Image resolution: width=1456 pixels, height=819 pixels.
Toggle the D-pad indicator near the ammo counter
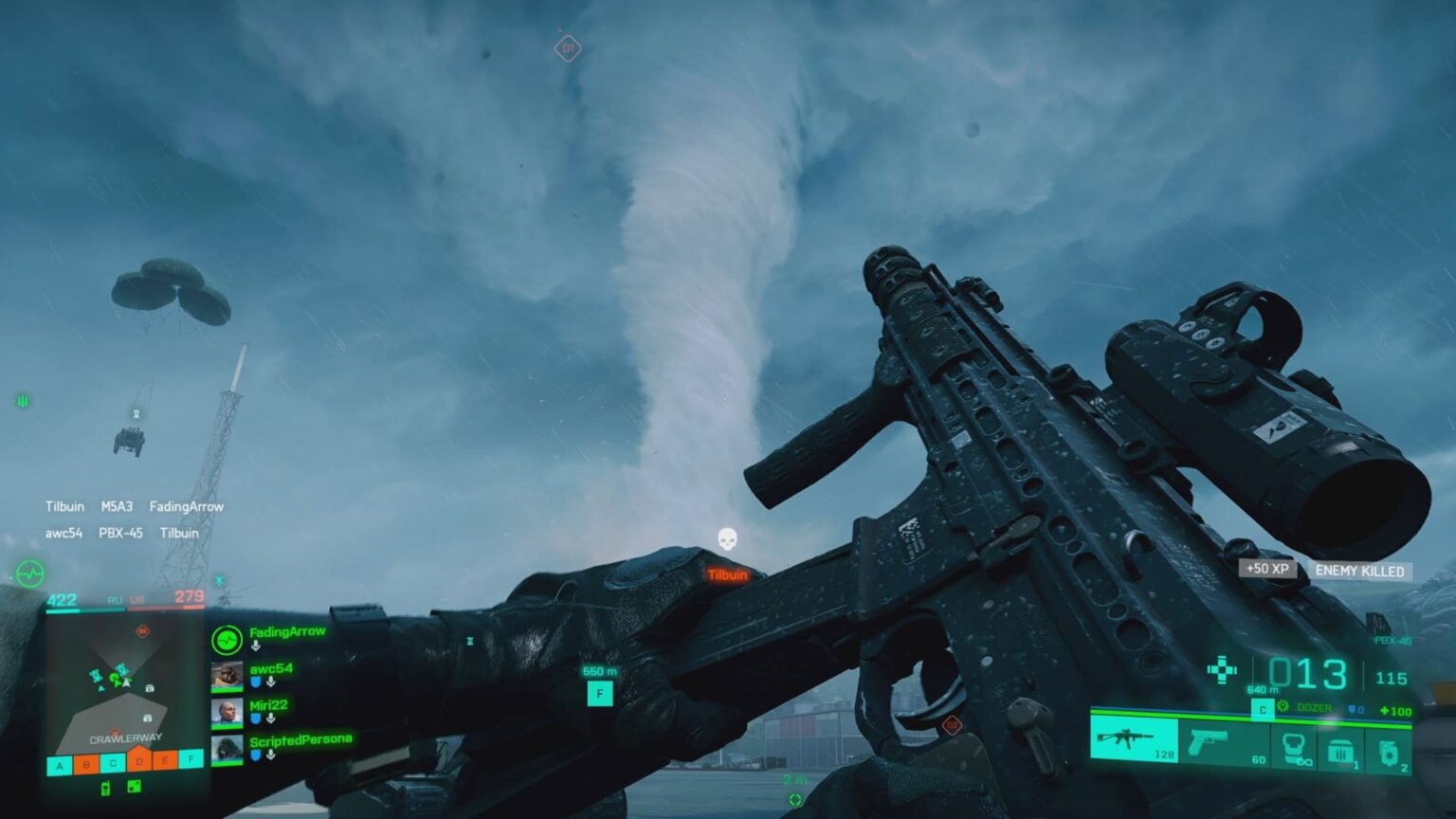click(x=1222, y=670)
